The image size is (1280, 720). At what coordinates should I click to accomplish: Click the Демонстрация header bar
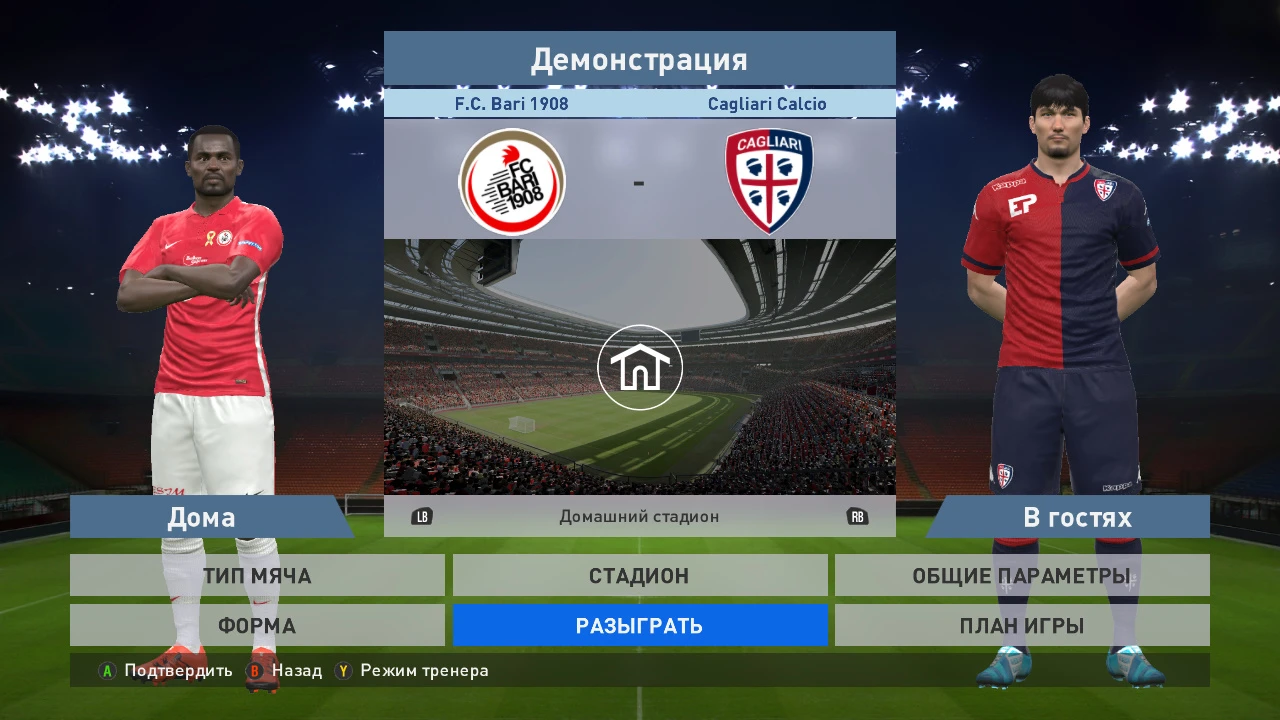[x=640, y=59]
